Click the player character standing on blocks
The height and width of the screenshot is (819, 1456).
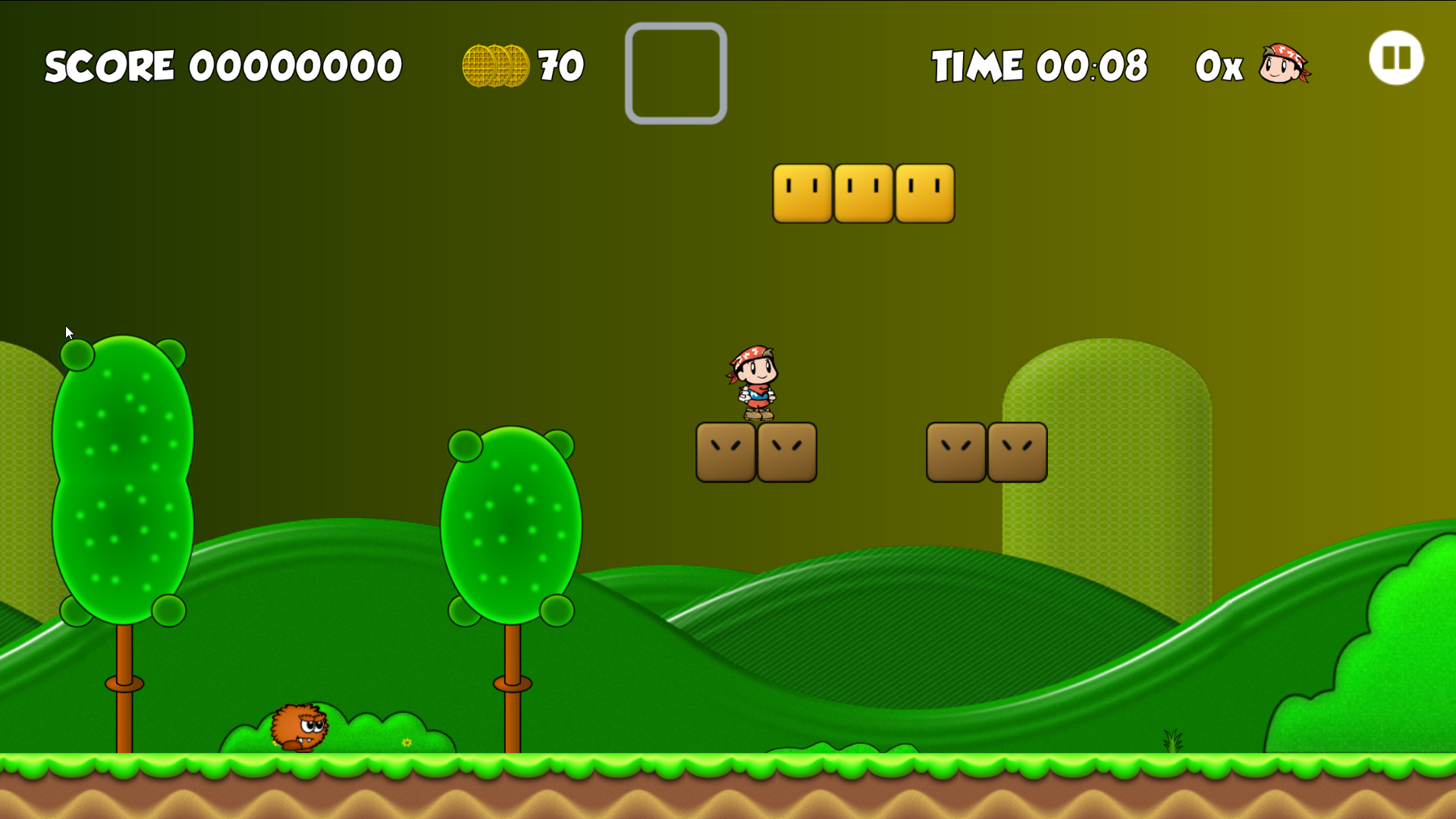[755, 383]
